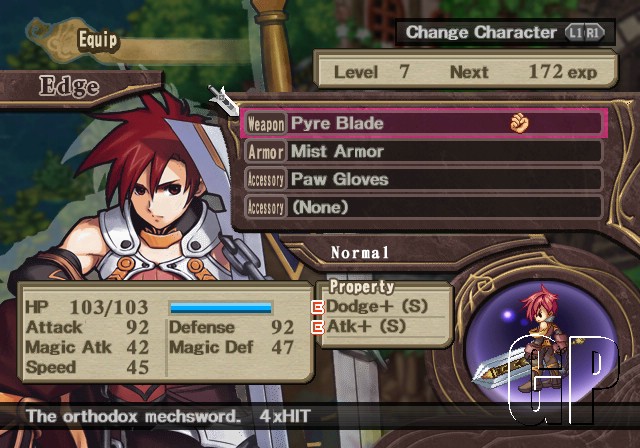Choose the Mist Armor slot
Image resolution: width=640 pixels, height=448 pixels.
pyautogui.click(x=422, y=151)
